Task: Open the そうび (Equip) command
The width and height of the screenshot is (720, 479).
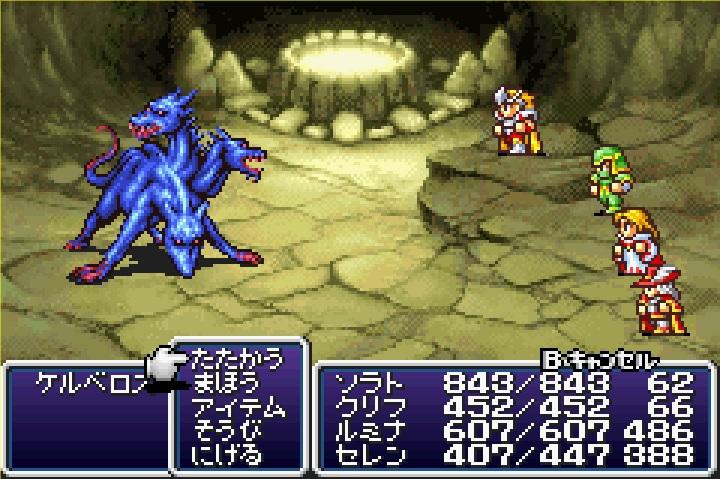Action: click(x=224, y=432)
